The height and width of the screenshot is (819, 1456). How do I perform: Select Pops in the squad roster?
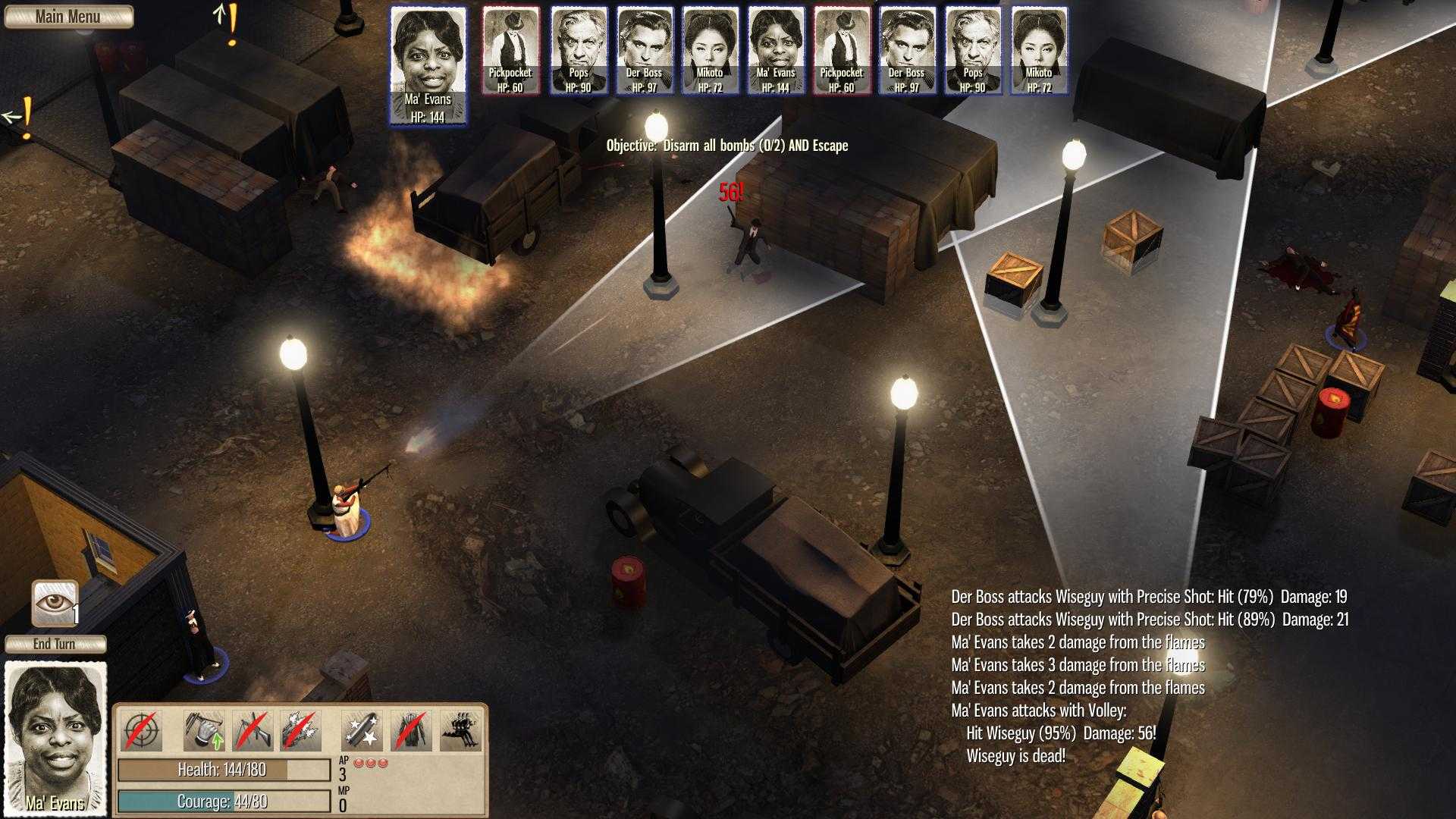(579, 49)
